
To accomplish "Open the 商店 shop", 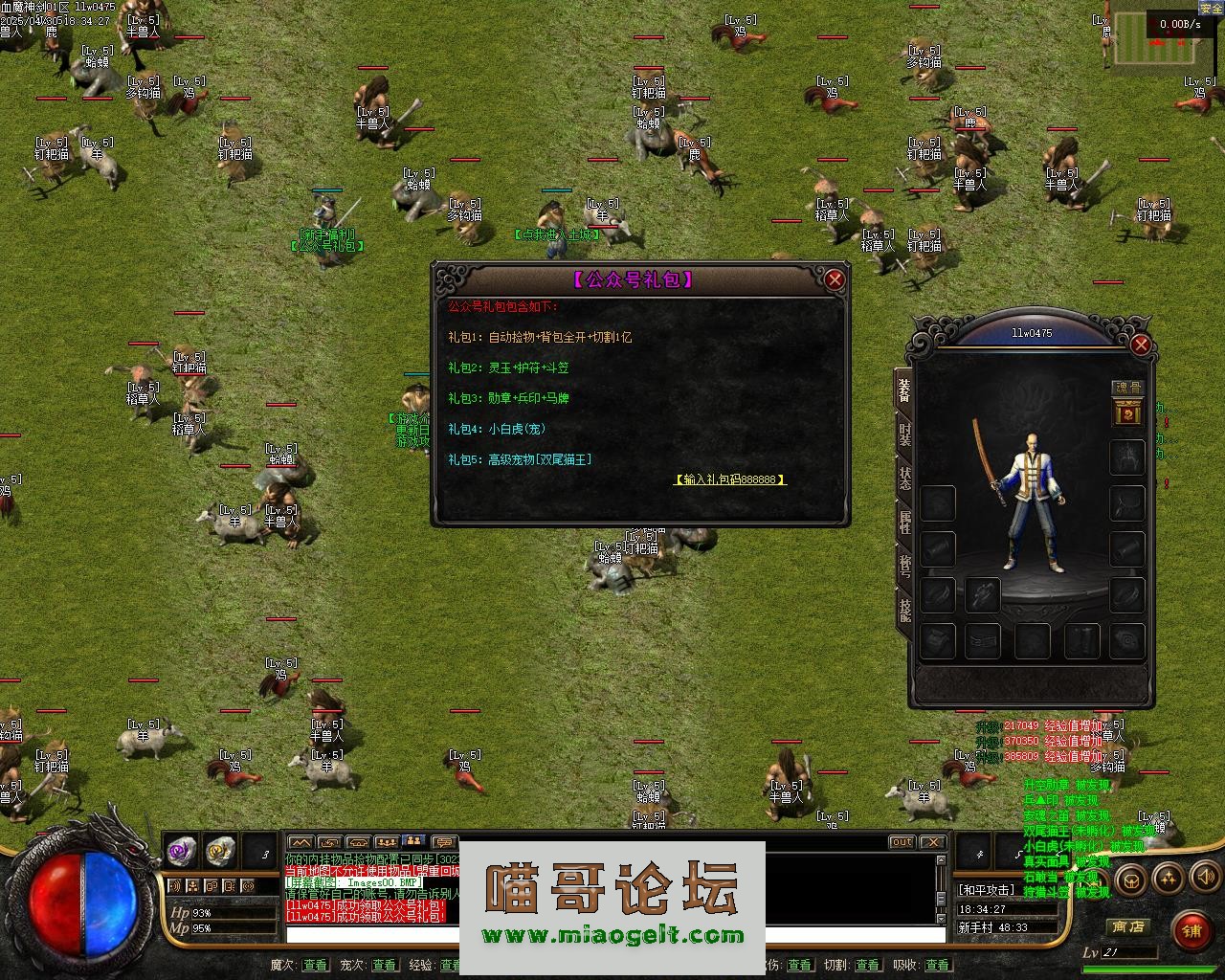I will click(1127, 926).
